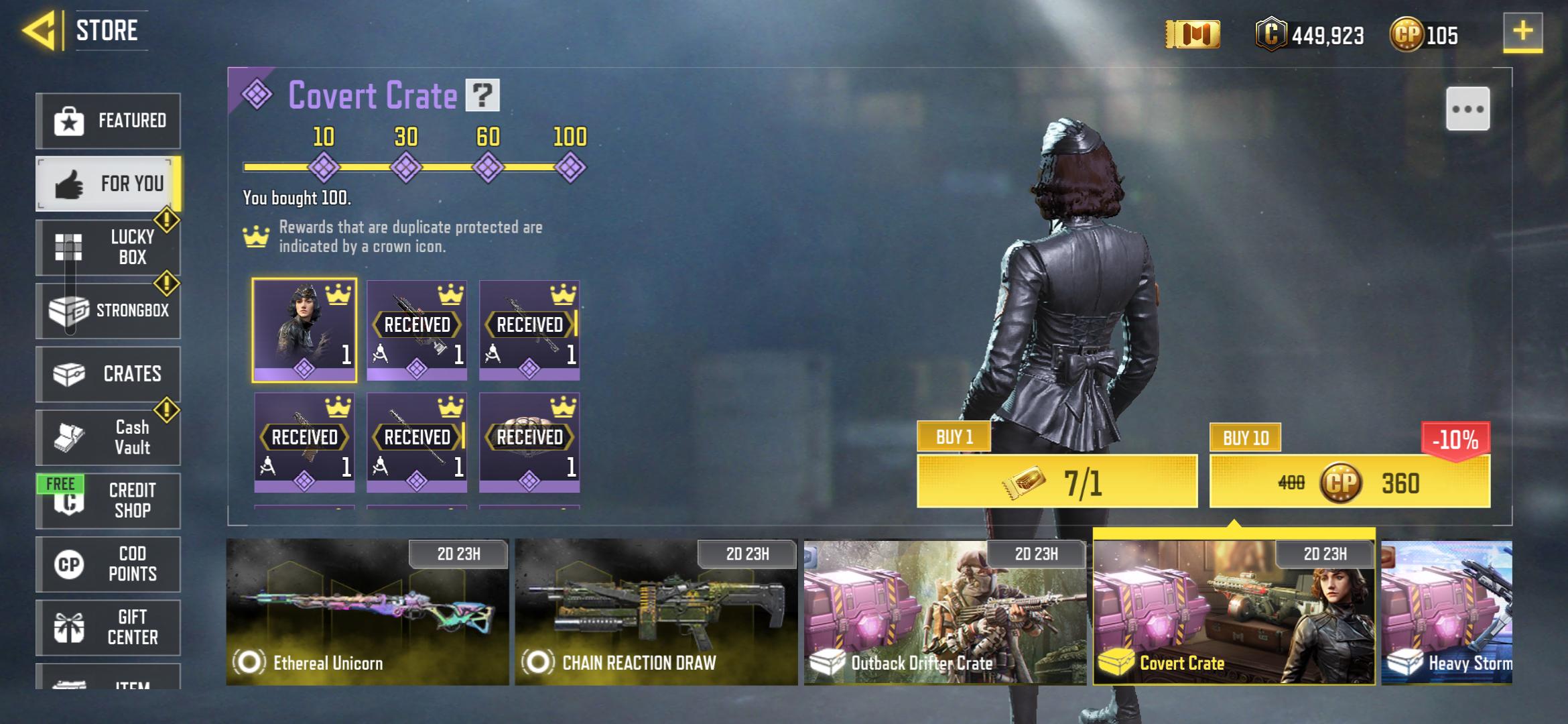Select the female operator reward tile
This screenshot has height=724, width=1568.
[x=304, y=330]
